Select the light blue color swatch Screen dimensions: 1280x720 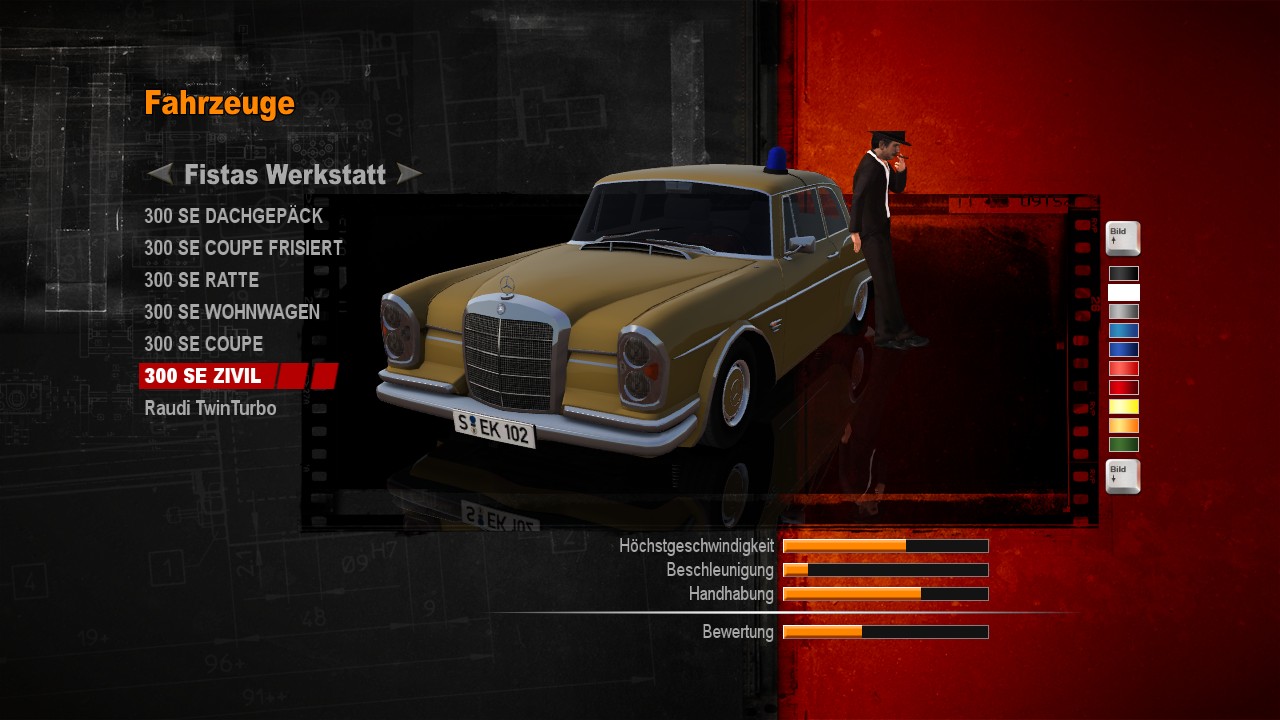click(1123, 330)
